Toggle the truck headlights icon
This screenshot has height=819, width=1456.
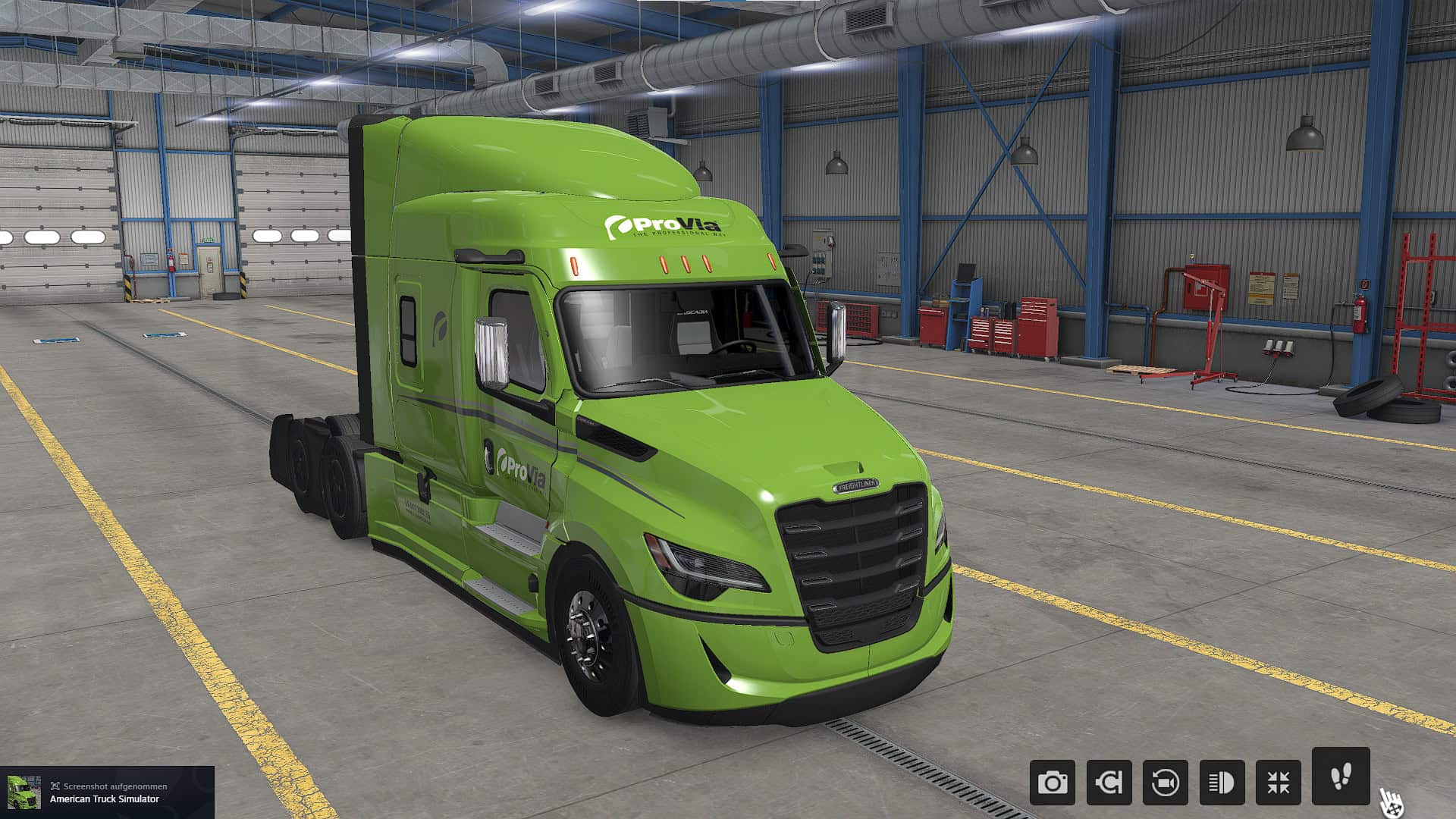point(1222,783)
